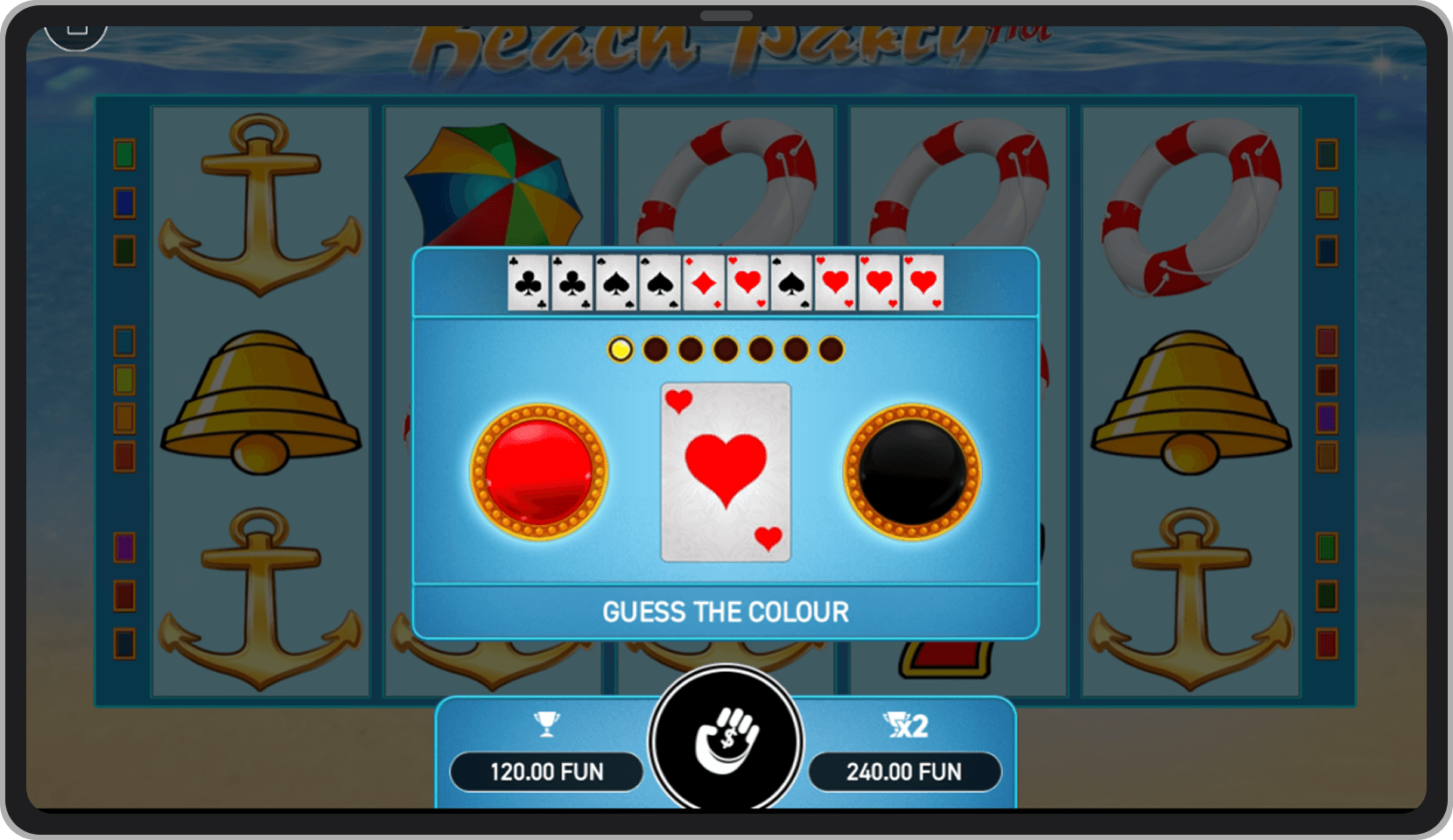
Task: Click the face-up heart card in the gamble window
Action: click(x=725, y=470)
